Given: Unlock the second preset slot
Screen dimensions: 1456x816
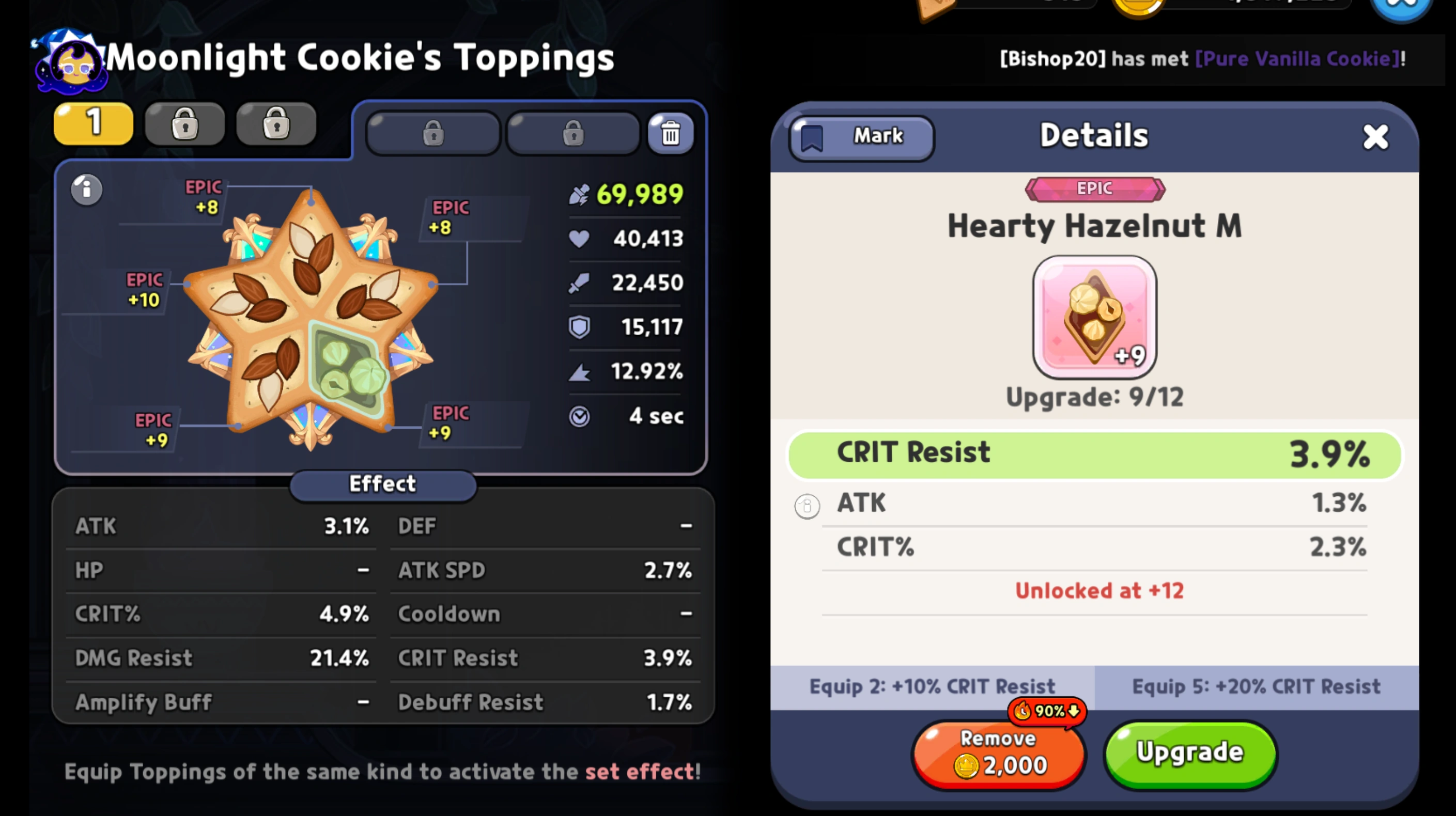Looking at the screenshot, I should tap(184, 123).
